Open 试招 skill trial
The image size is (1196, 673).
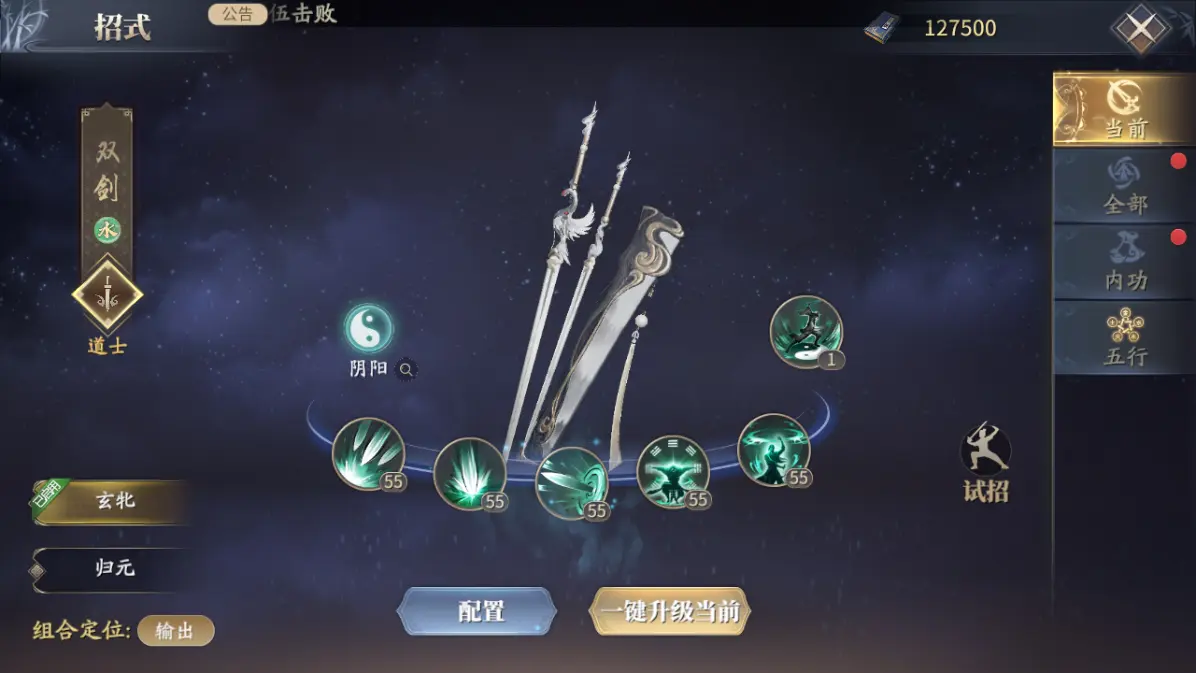[985, 462]
